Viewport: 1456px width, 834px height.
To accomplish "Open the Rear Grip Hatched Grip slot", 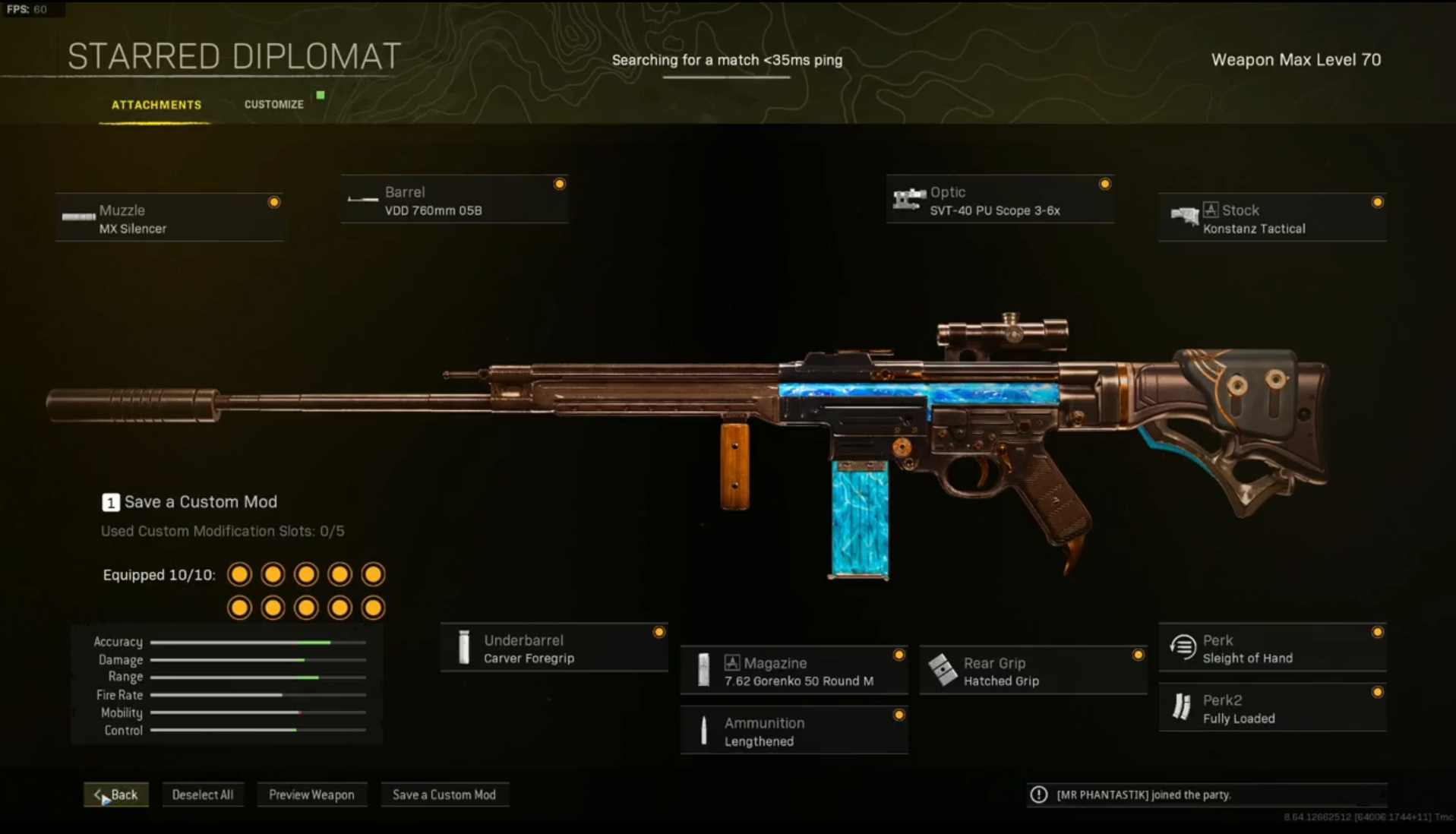I will click(1033, 671).
